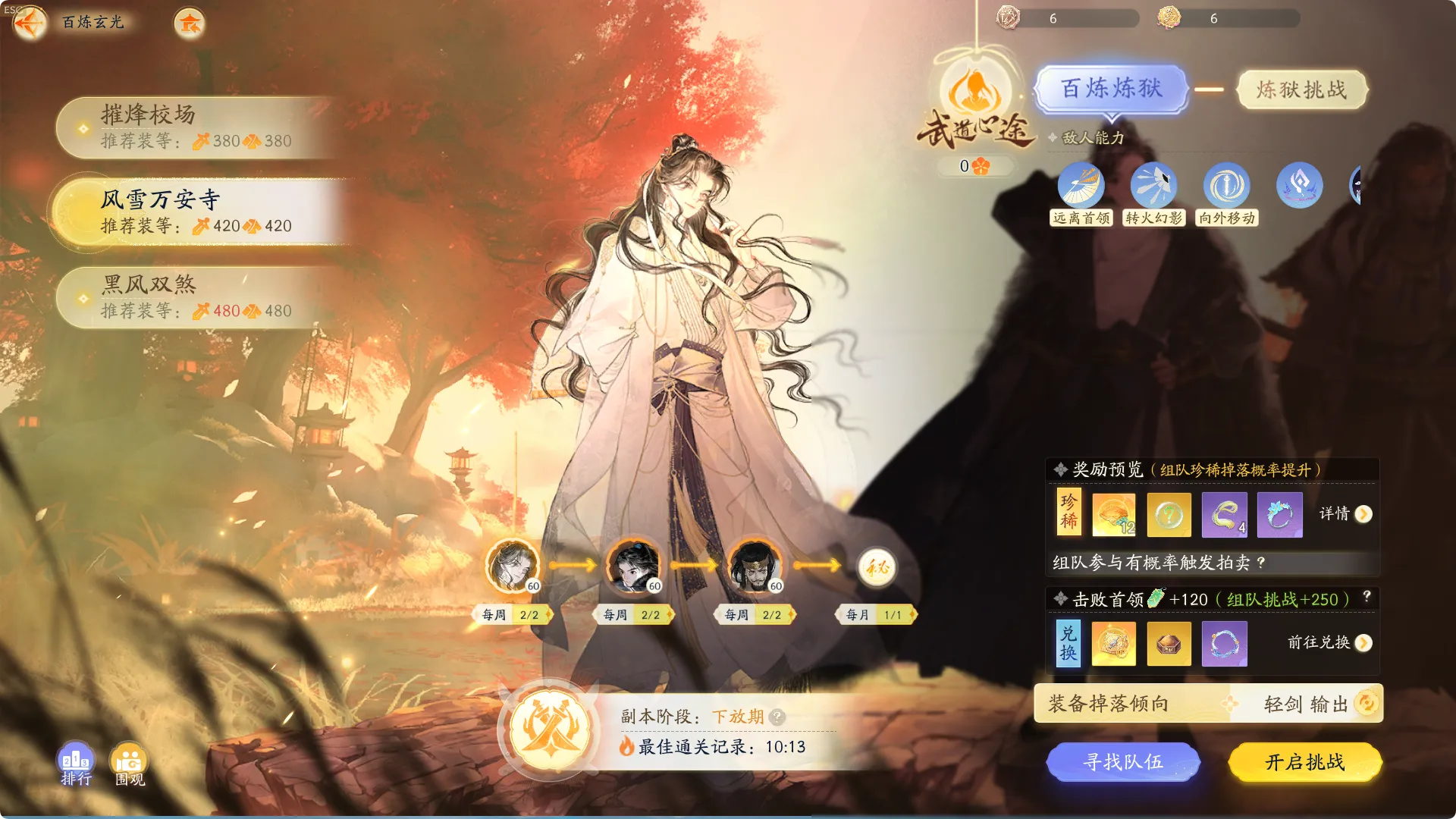Select the 转火幻影 enemy ability icon
1456x819 pixels.
coord(1154,184)
